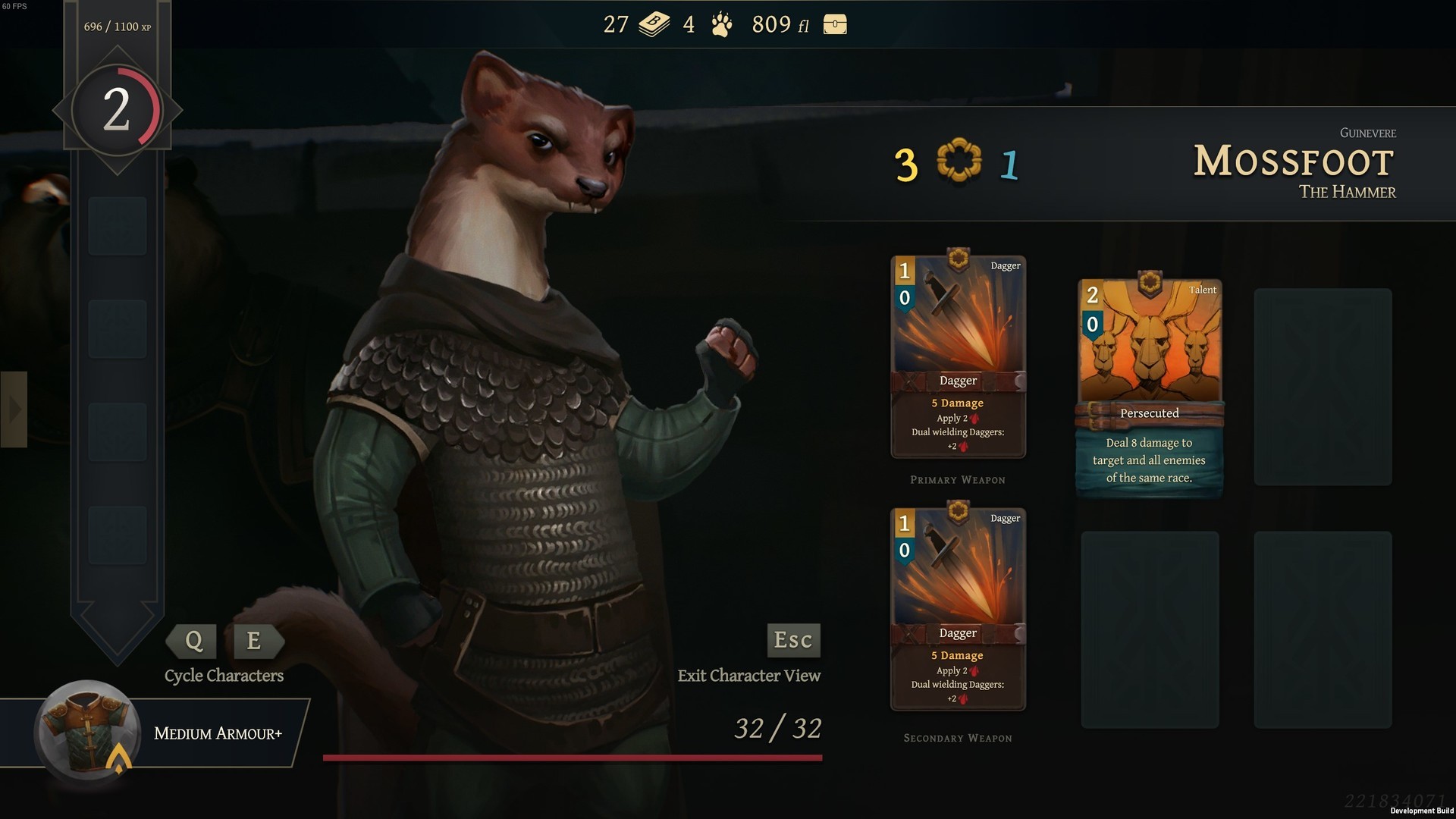Open the Medium Armour+ equipment slot
Image resolution: width=1456 pixels, height=819 pixels.
[88, 732]
